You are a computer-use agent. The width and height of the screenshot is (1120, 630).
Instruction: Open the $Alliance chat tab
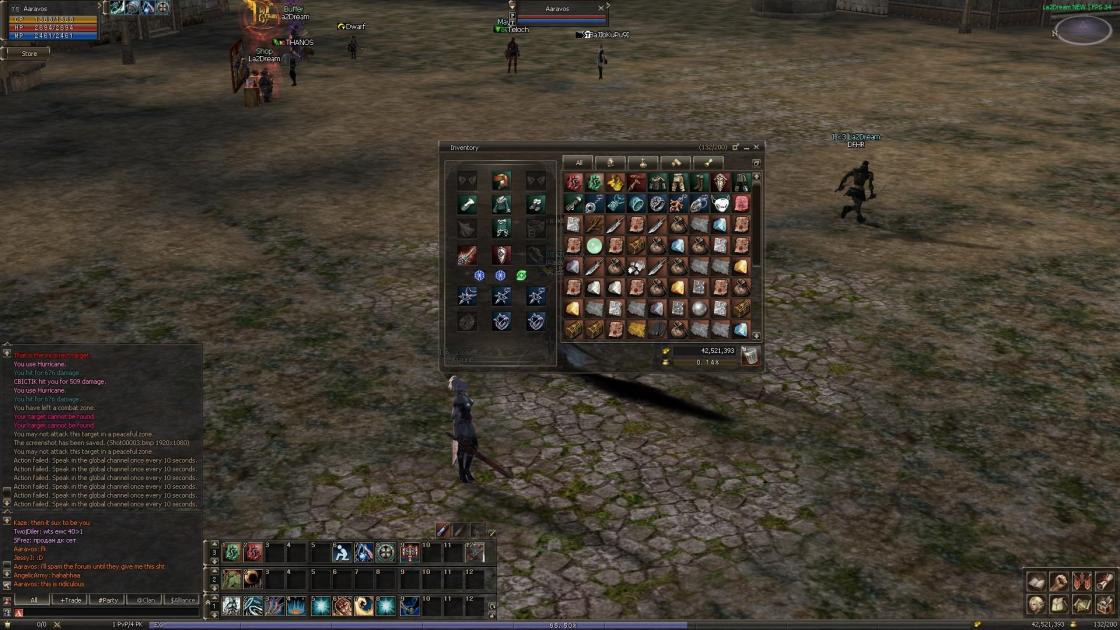(x=182, y=600)
